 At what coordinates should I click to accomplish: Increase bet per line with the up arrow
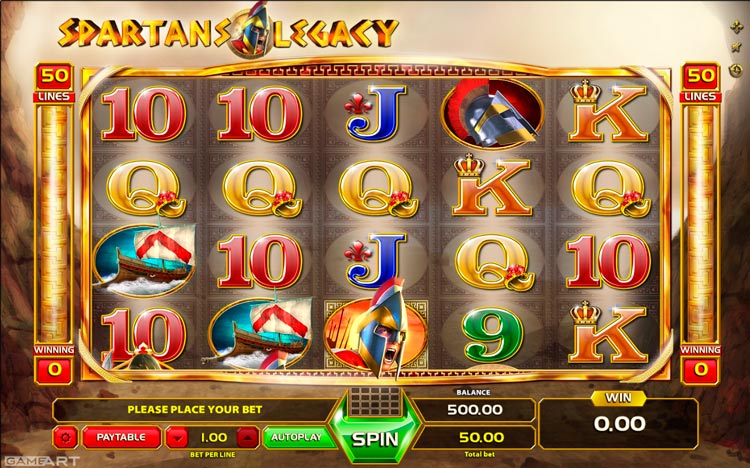(249, 437)
